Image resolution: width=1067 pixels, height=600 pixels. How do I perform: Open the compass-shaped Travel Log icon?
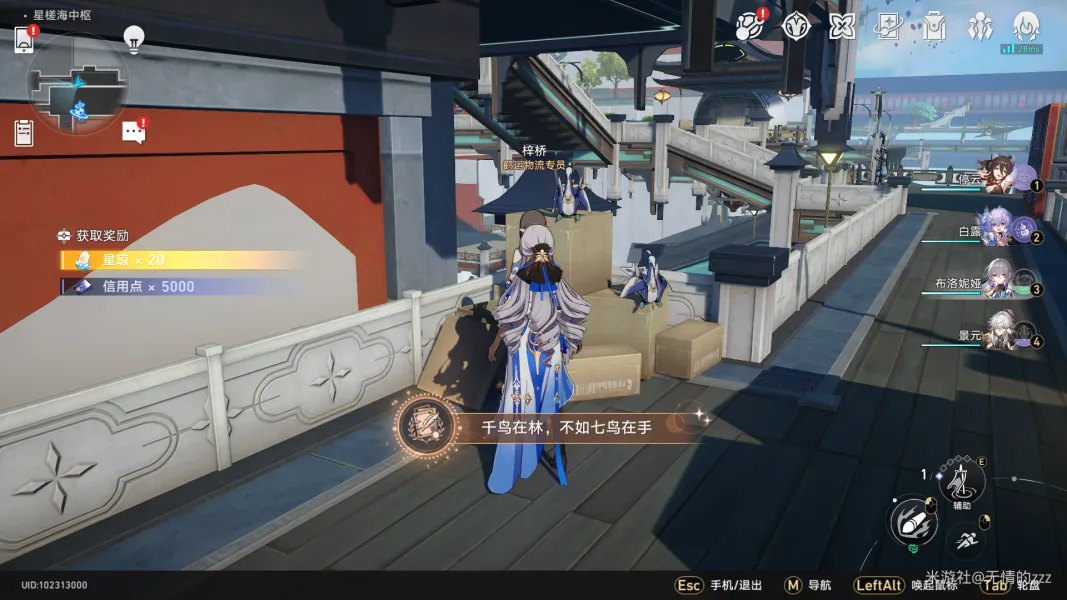(795, 26)
